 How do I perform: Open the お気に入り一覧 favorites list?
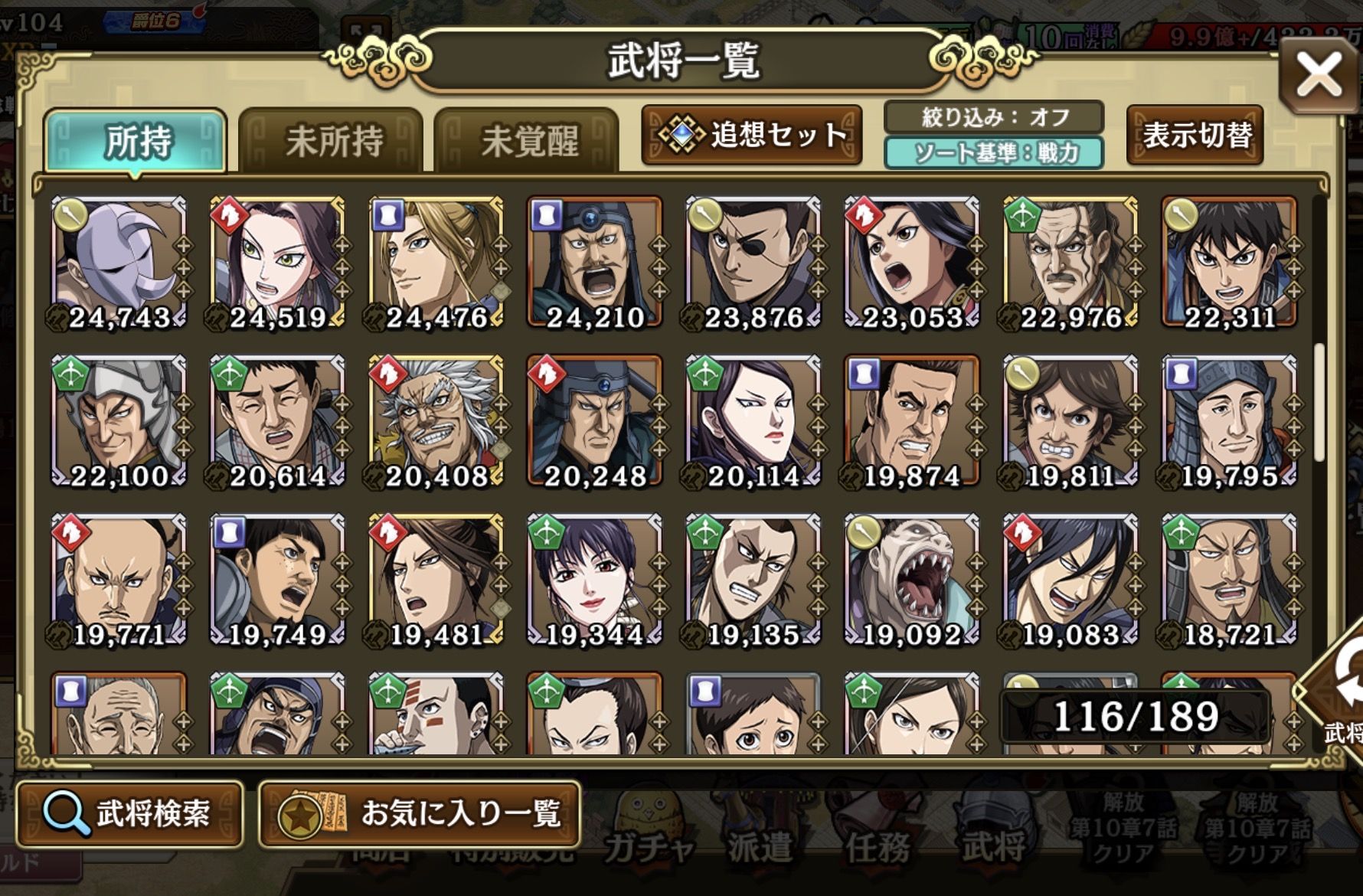click(420, 813)
